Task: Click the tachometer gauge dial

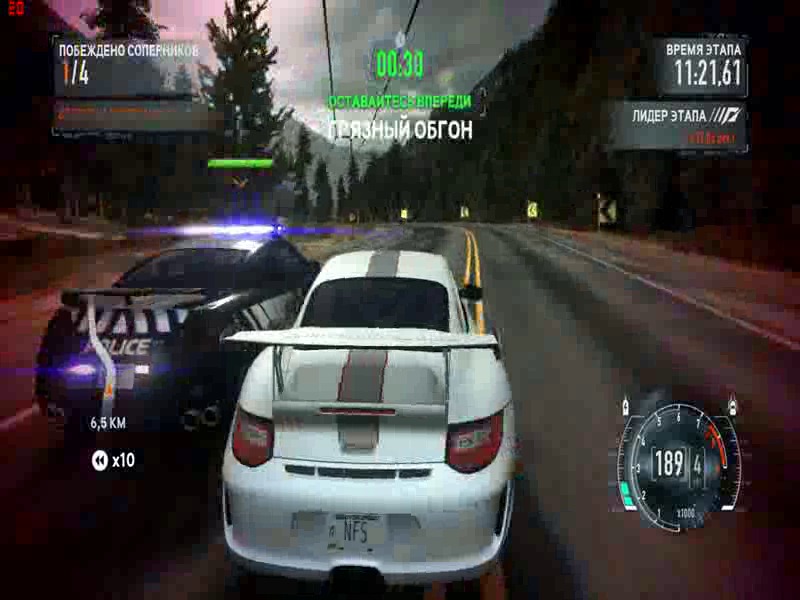Action: pos(679,460)
